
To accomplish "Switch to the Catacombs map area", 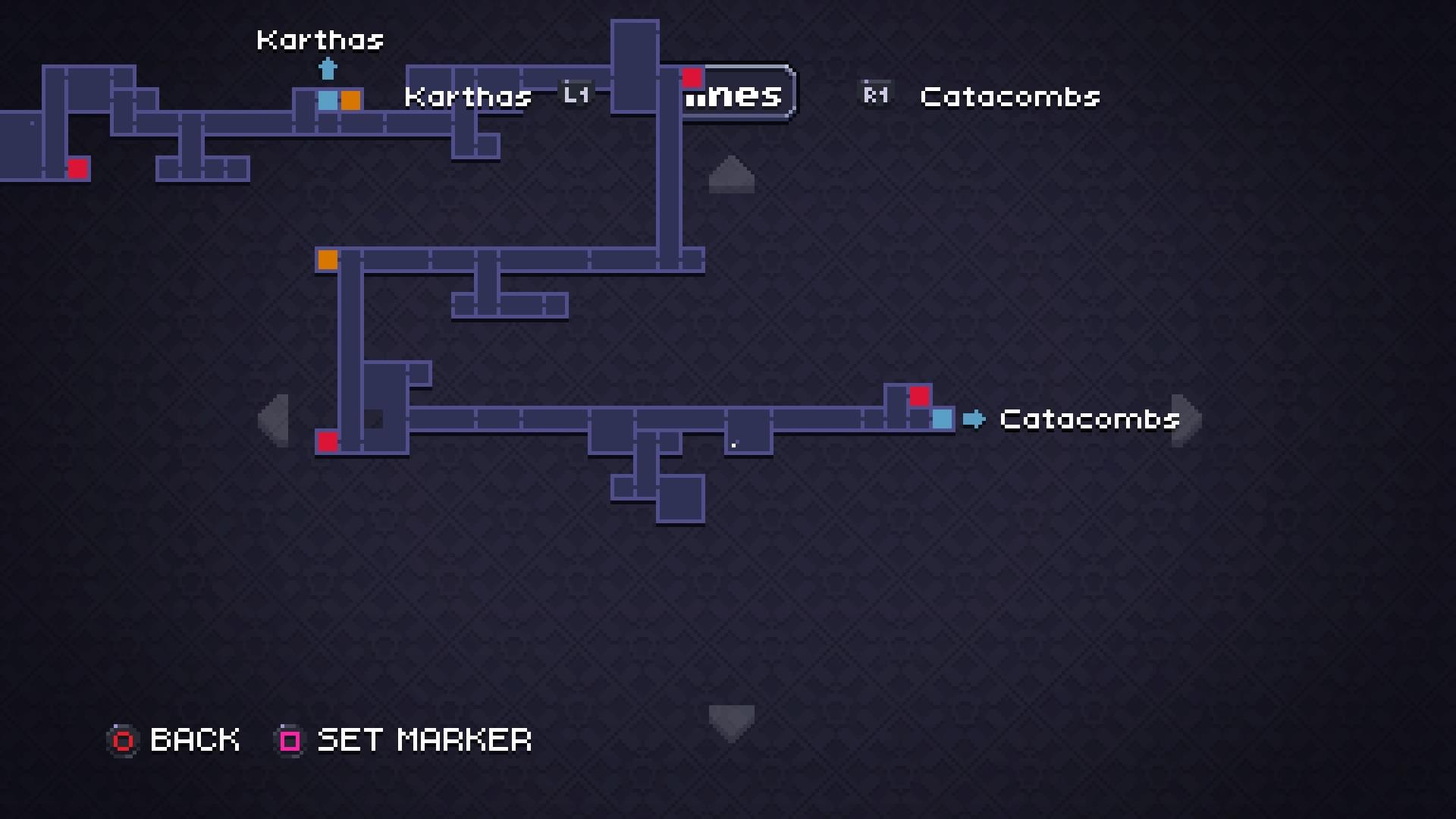I will [x=1009, y=97].
